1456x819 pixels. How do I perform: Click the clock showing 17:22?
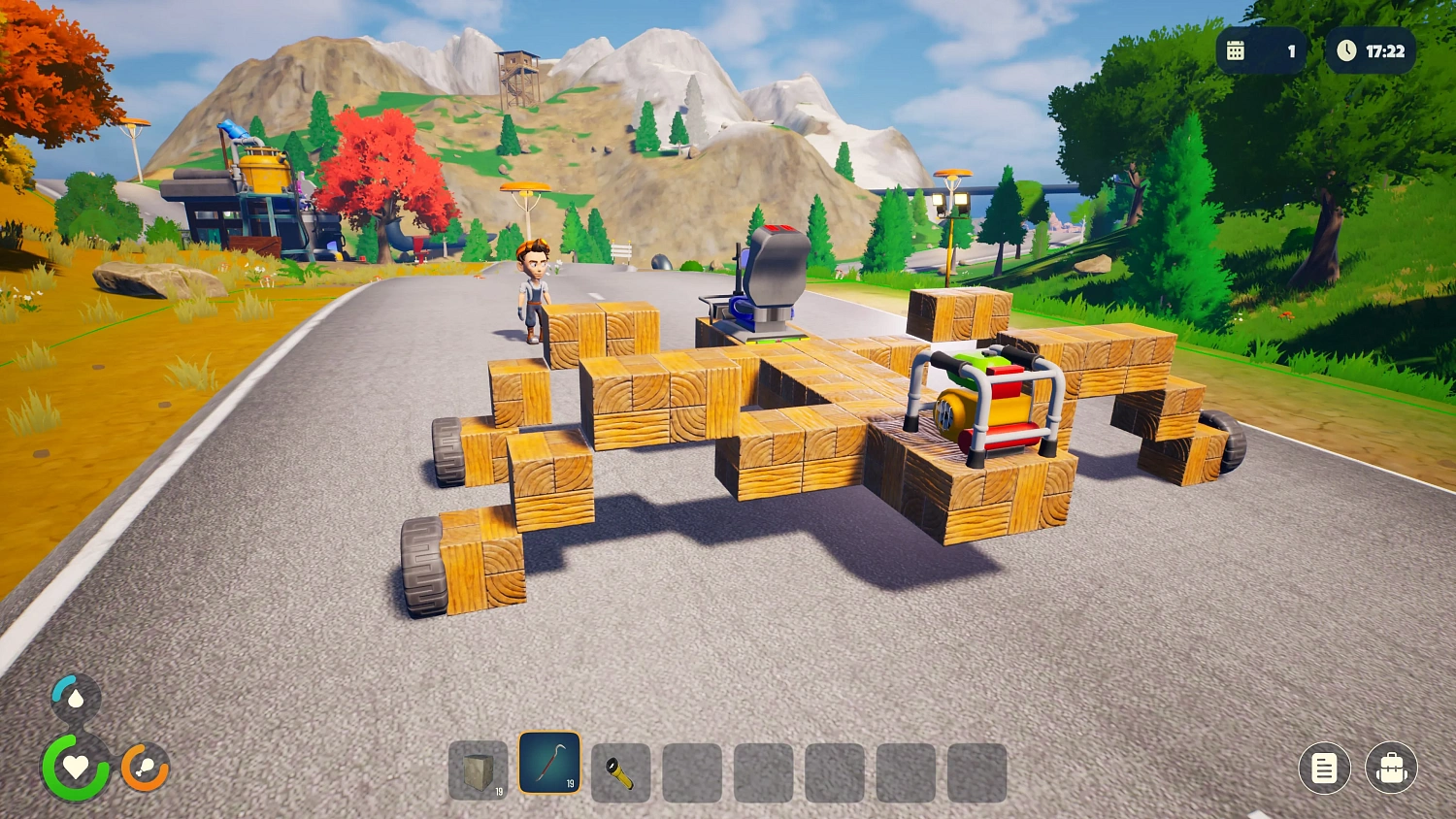click(1371, 50)
